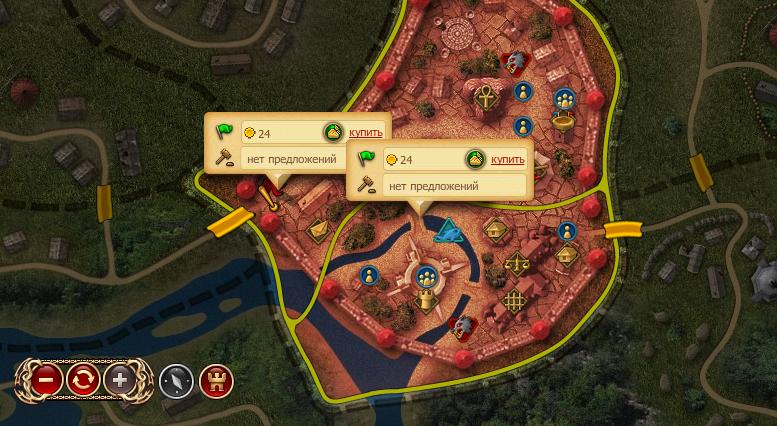Screen dimensions: 777x426
Task: Click the compass navigation button
Action: click(175, 380)
